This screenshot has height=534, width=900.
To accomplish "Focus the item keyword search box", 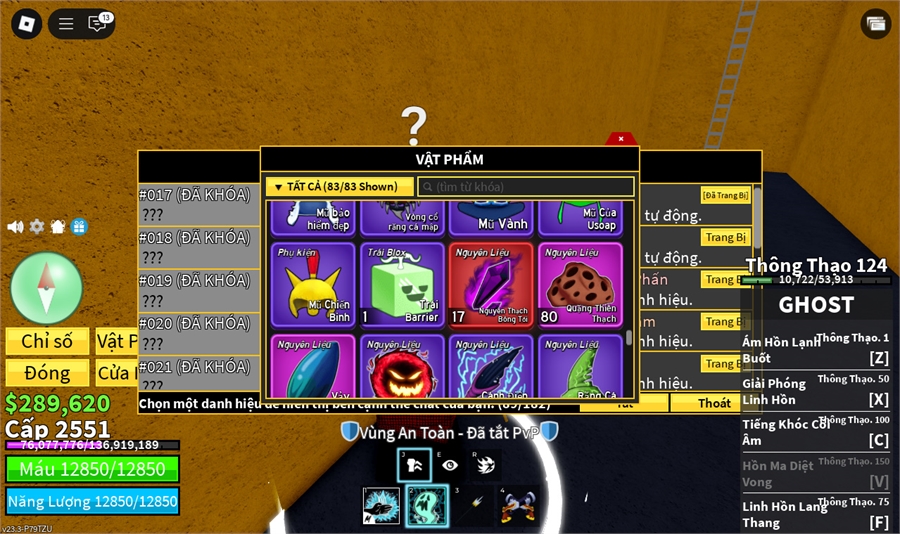I will tap(526, 187).
